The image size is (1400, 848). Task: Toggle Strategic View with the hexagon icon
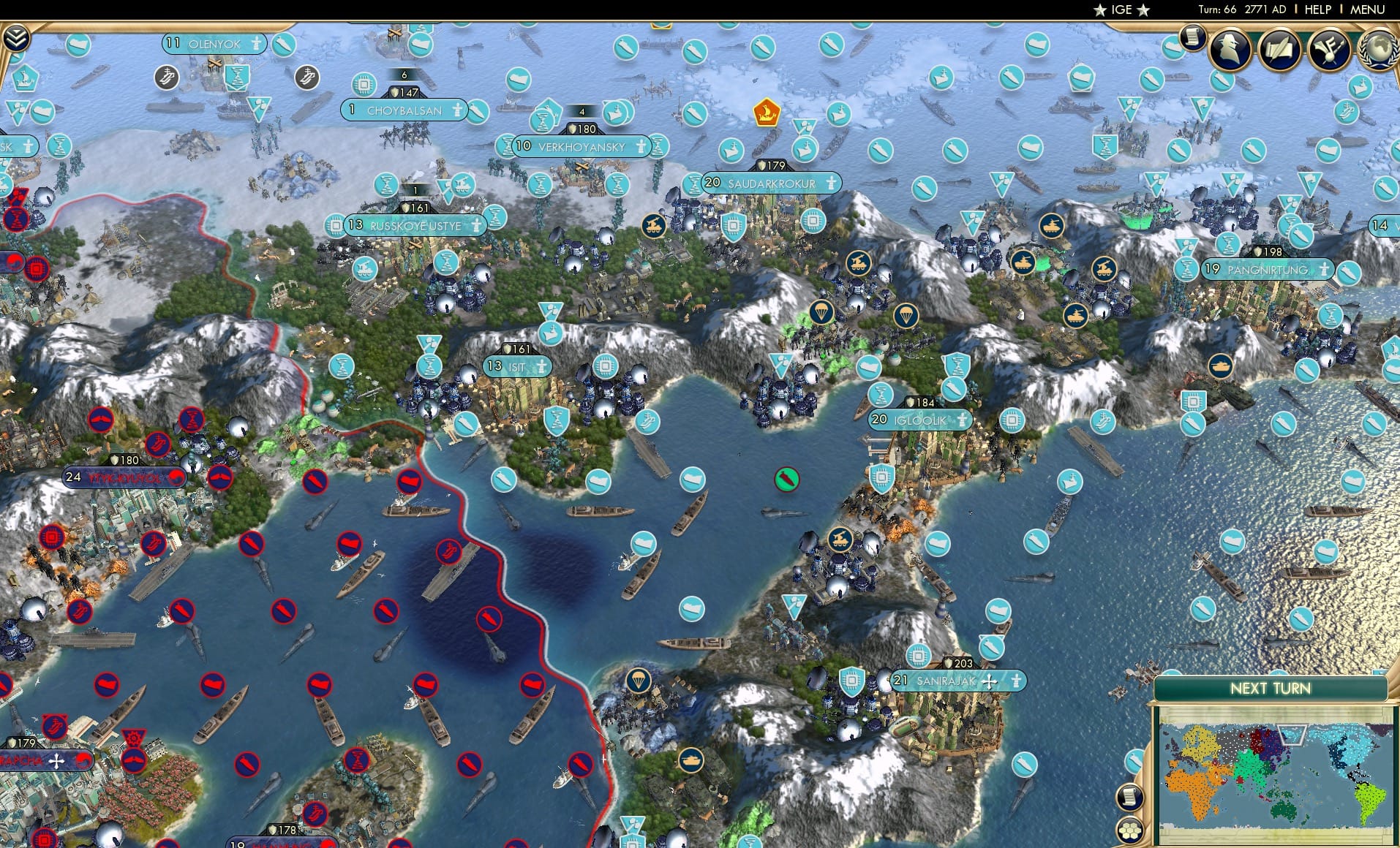click(1129, 830)
